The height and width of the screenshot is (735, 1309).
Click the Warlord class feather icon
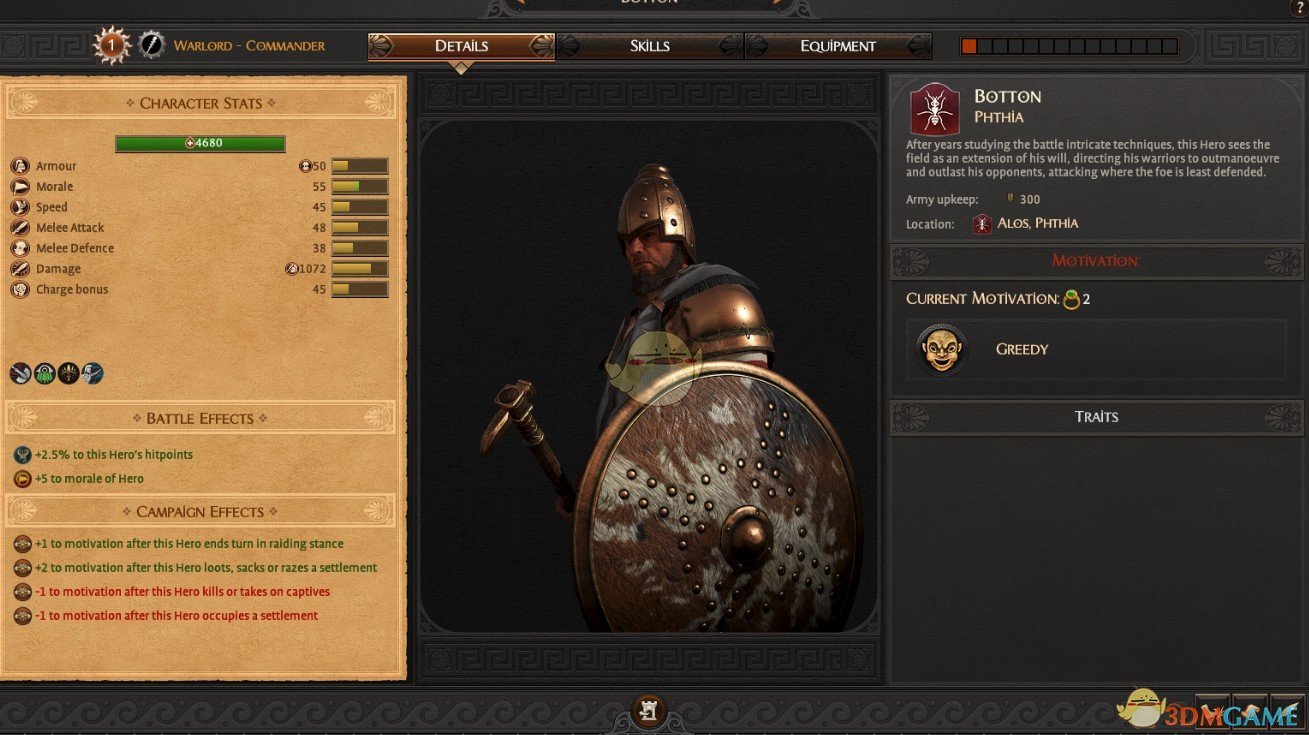pyautogui.click(x=151, y=45)
